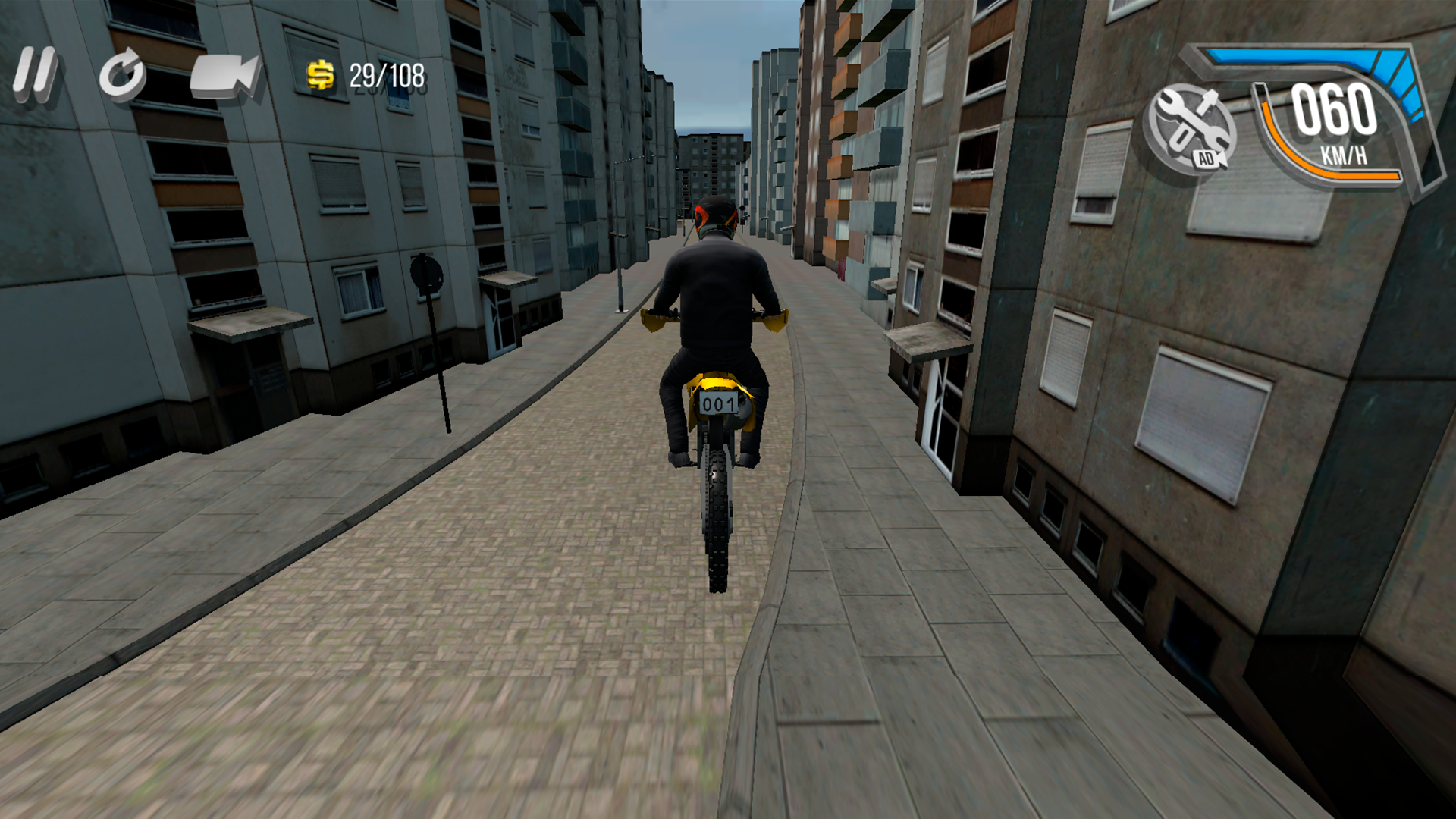Click the coin counter showing 29/108
This screenshot has width=1456, height=819.
coord(385,76)
